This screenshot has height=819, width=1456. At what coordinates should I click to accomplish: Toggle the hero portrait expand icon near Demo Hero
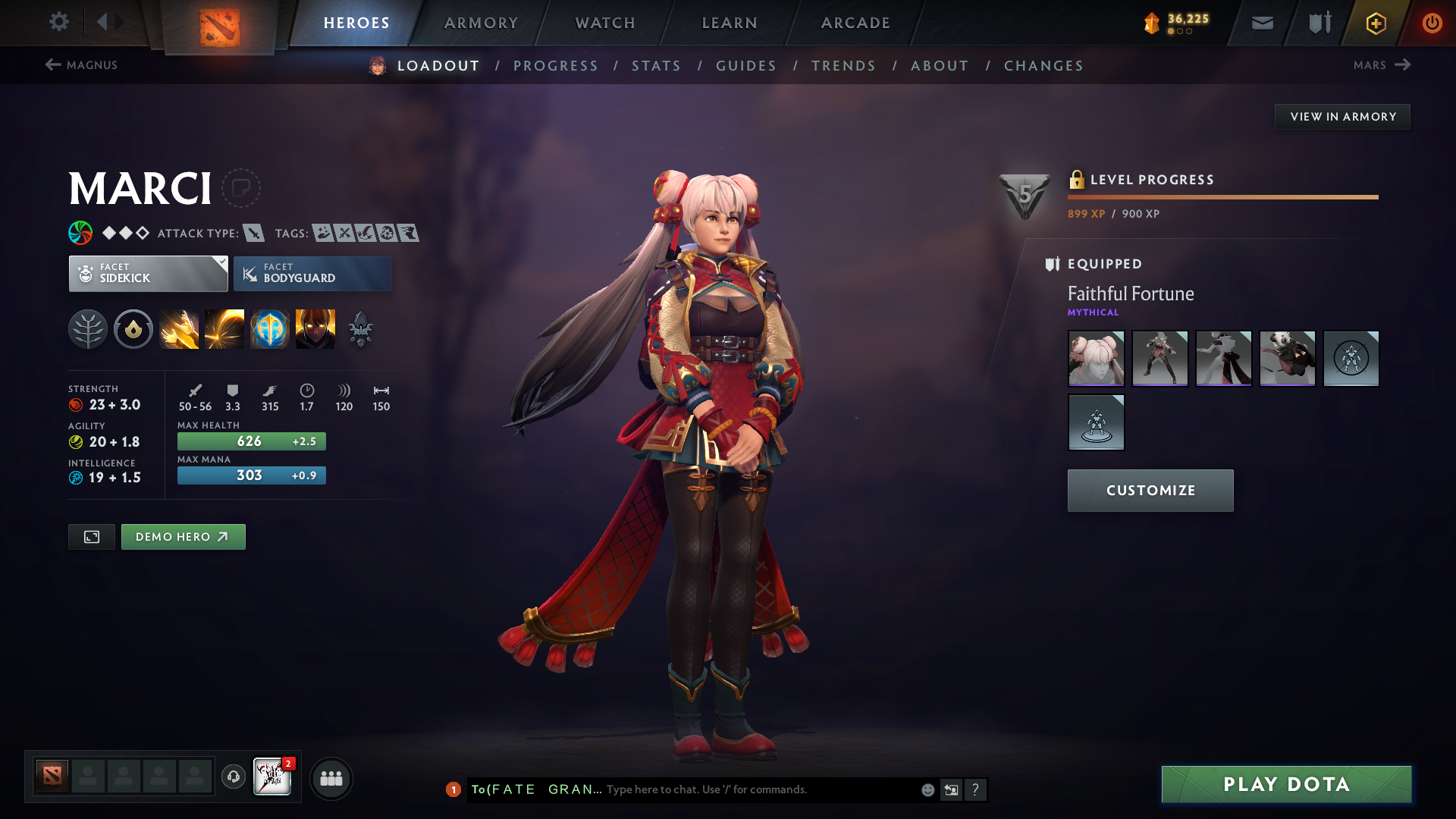click(91, 536)
